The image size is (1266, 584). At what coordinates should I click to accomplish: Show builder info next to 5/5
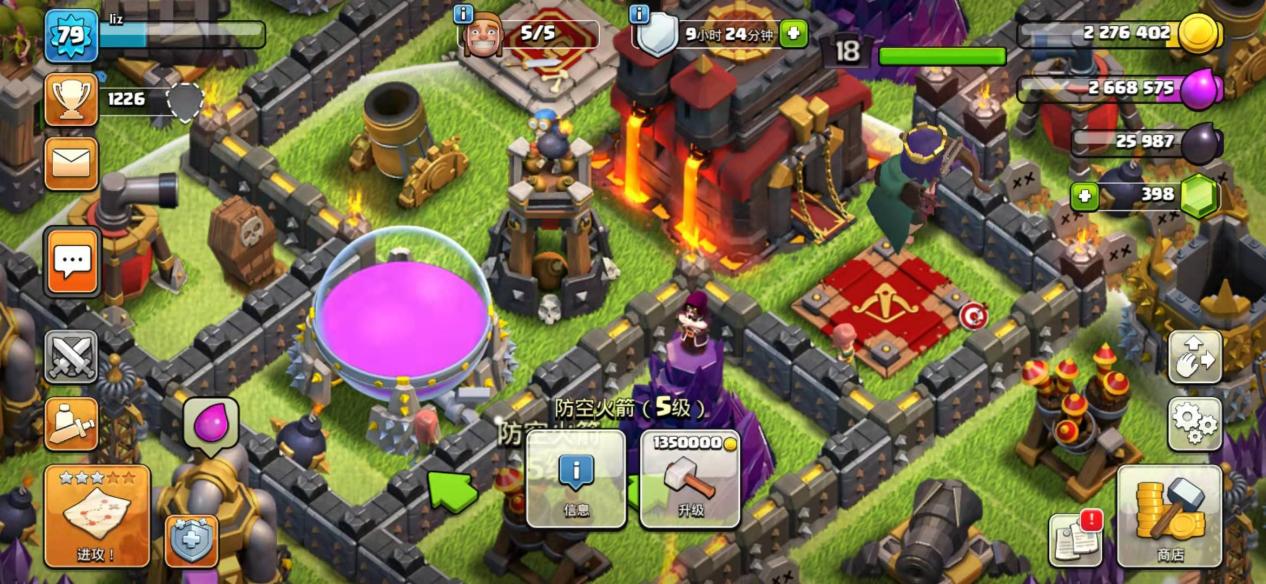coord(463,14)
